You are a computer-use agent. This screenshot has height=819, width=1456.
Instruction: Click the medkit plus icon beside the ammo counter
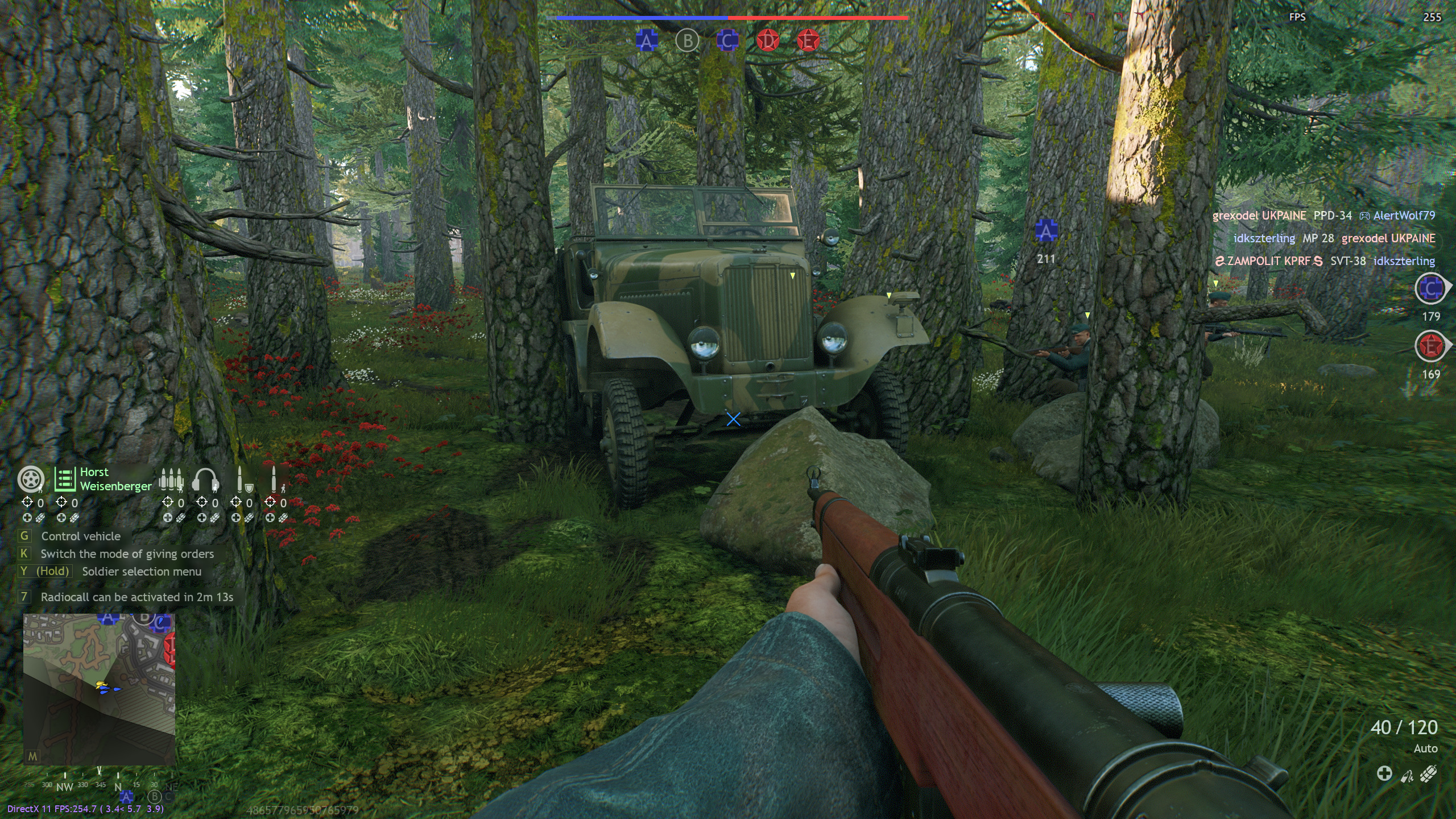pyautogui.click(x=1384, y=773)
